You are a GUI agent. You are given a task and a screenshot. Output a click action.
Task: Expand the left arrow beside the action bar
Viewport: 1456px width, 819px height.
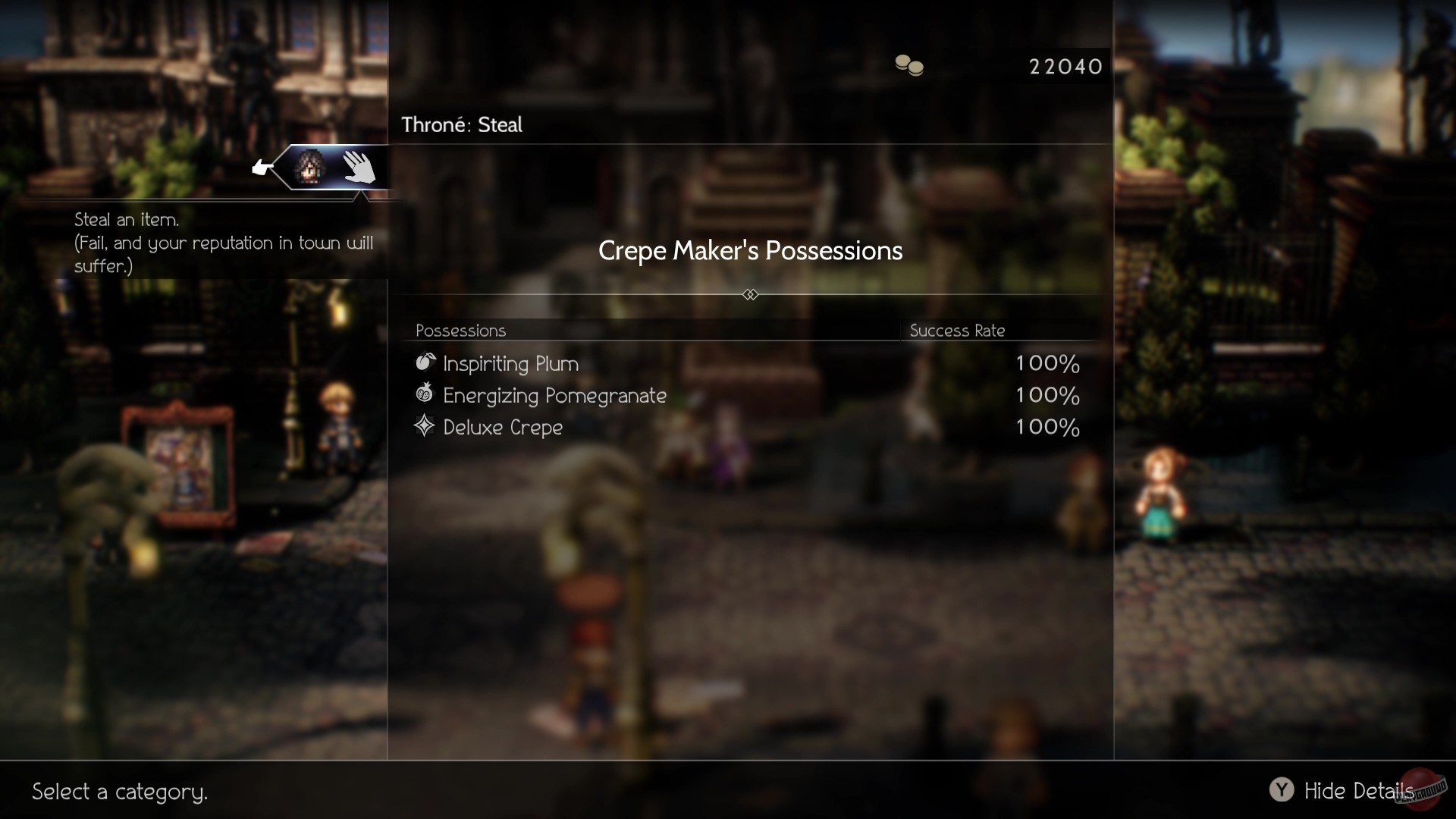pyautogui.click(x=262, y=168)
